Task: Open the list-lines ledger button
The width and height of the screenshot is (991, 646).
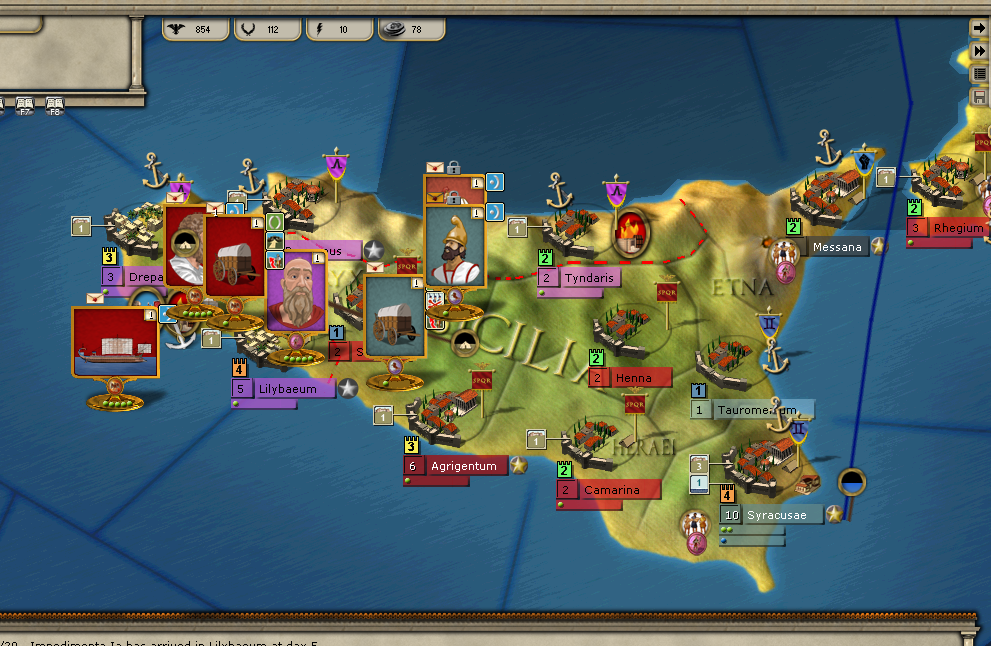Action: (x=980, y=73)
